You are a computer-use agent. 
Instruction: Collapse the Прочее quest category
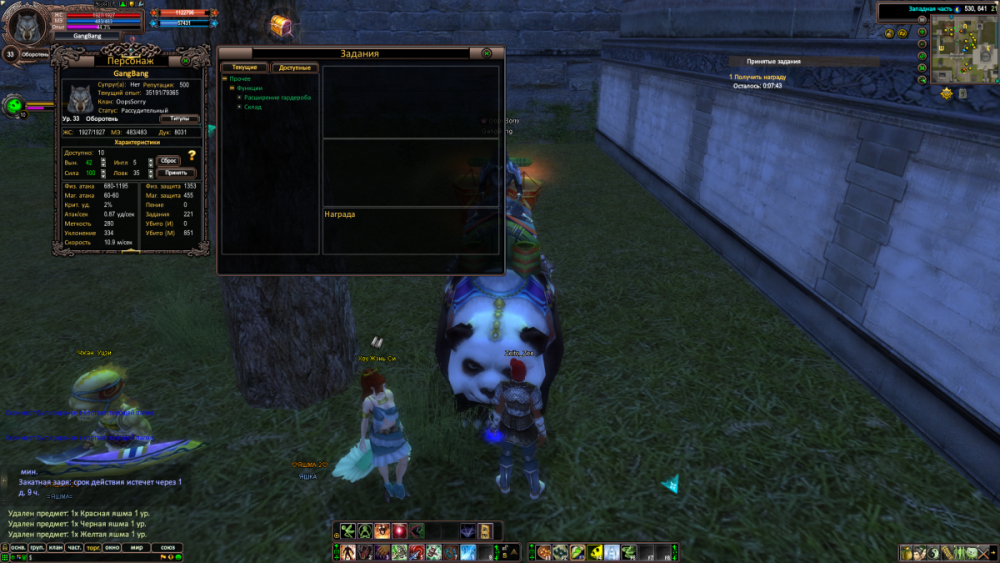pos(225,78)
